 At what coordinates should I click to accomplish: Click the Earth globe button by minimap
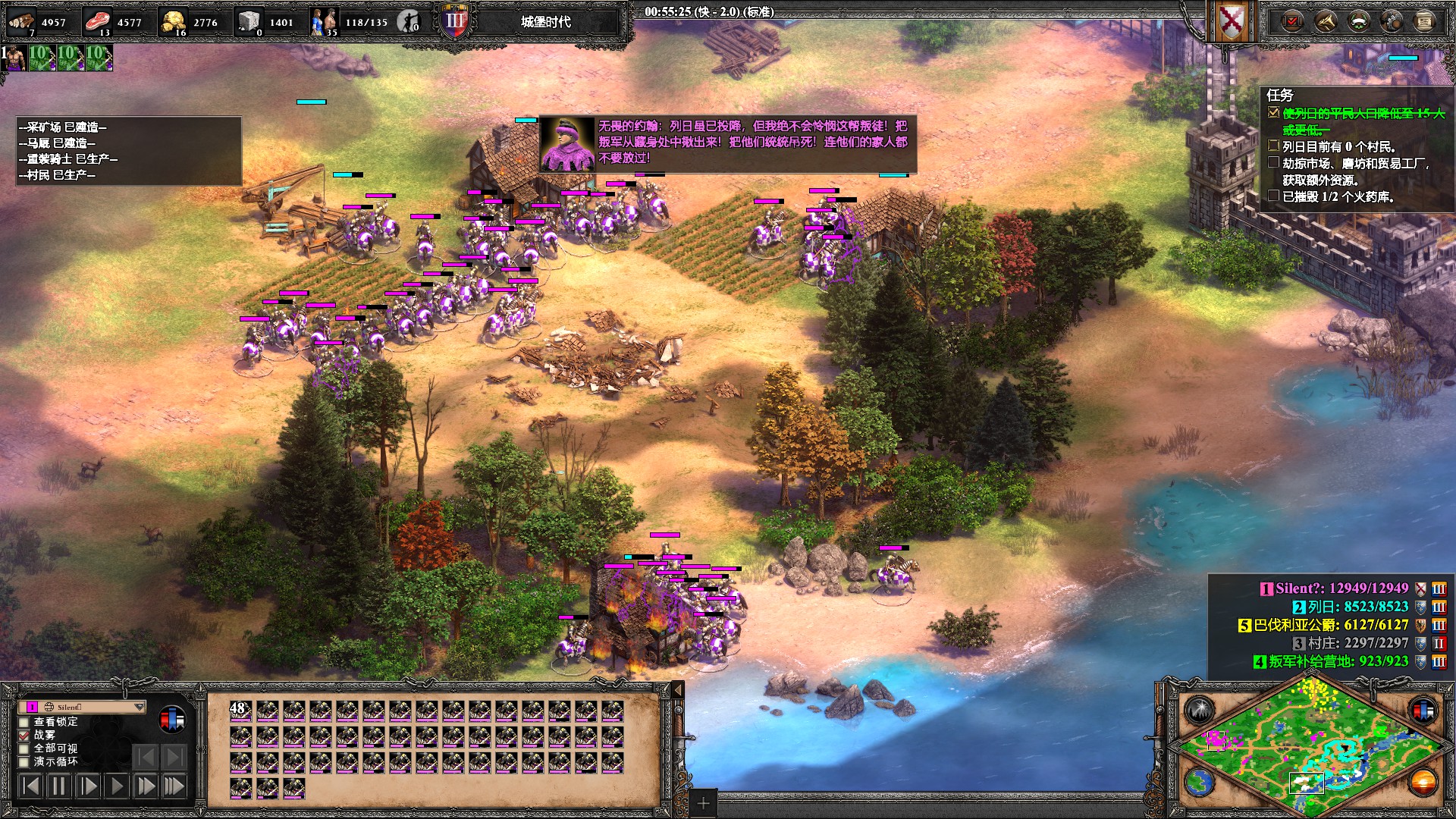pyautogui.click(x=1200, y=782)
